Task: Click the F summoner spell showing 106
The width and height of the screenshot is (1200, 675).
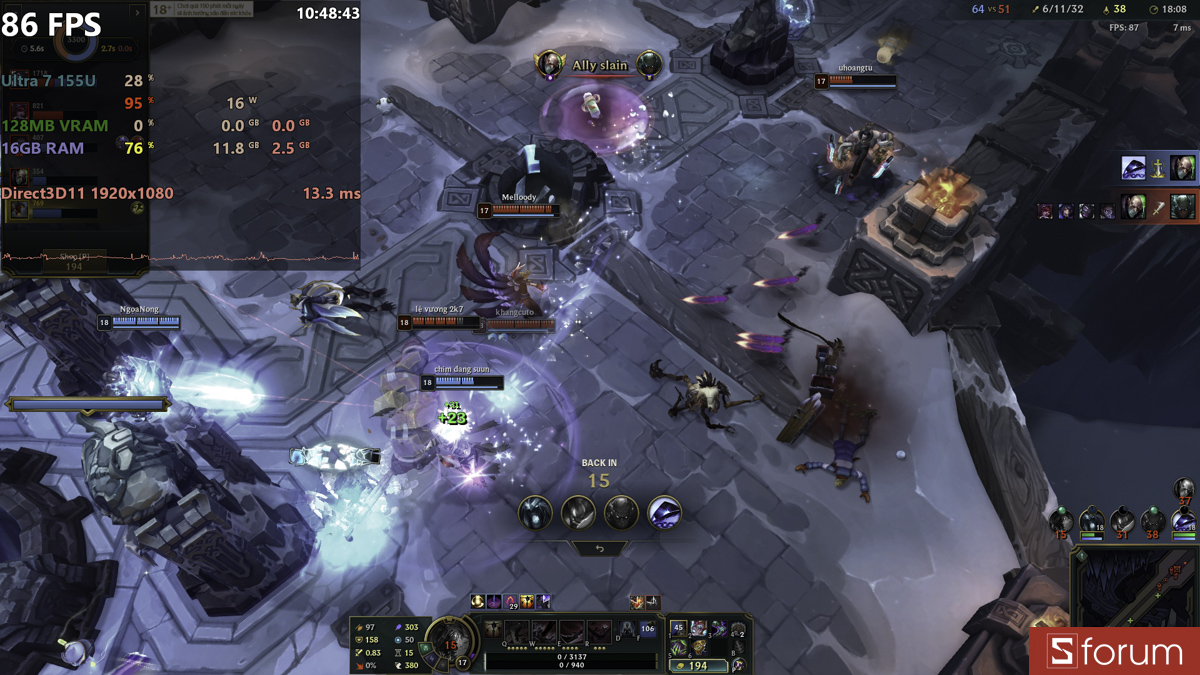Action: 647,629
